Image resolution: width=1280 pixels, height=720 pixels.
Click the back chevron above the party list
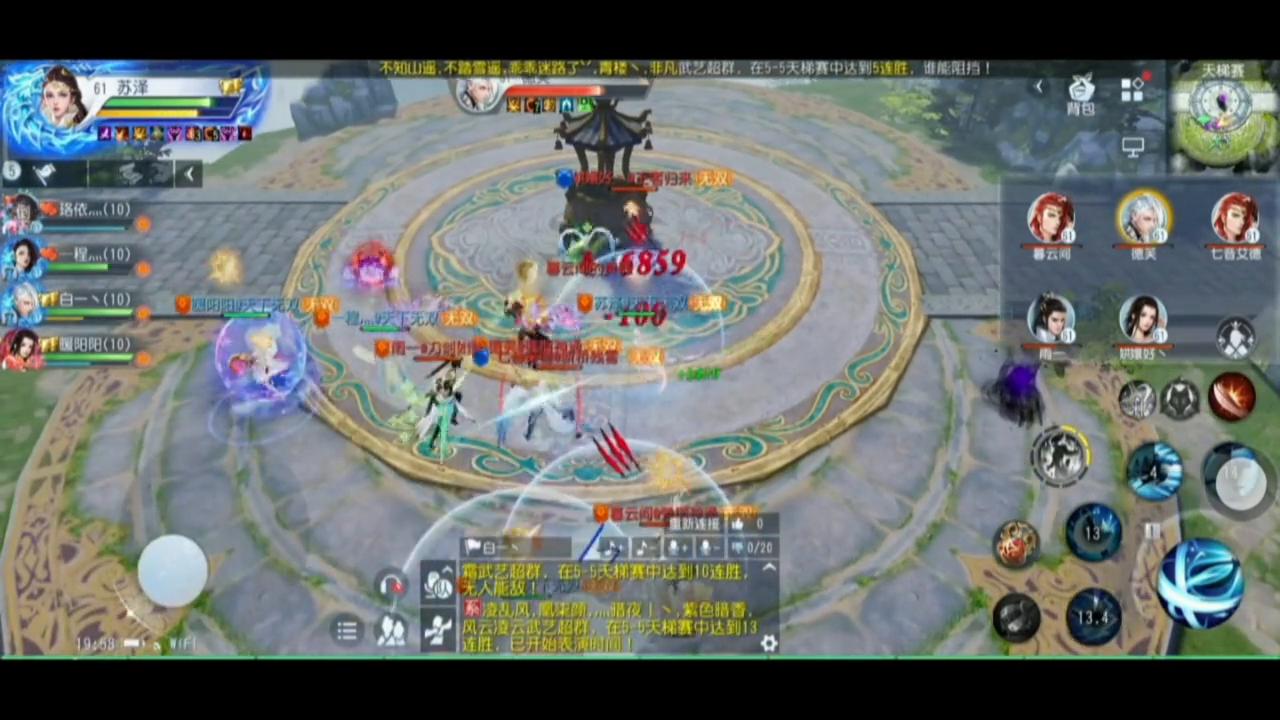[189, 174]
